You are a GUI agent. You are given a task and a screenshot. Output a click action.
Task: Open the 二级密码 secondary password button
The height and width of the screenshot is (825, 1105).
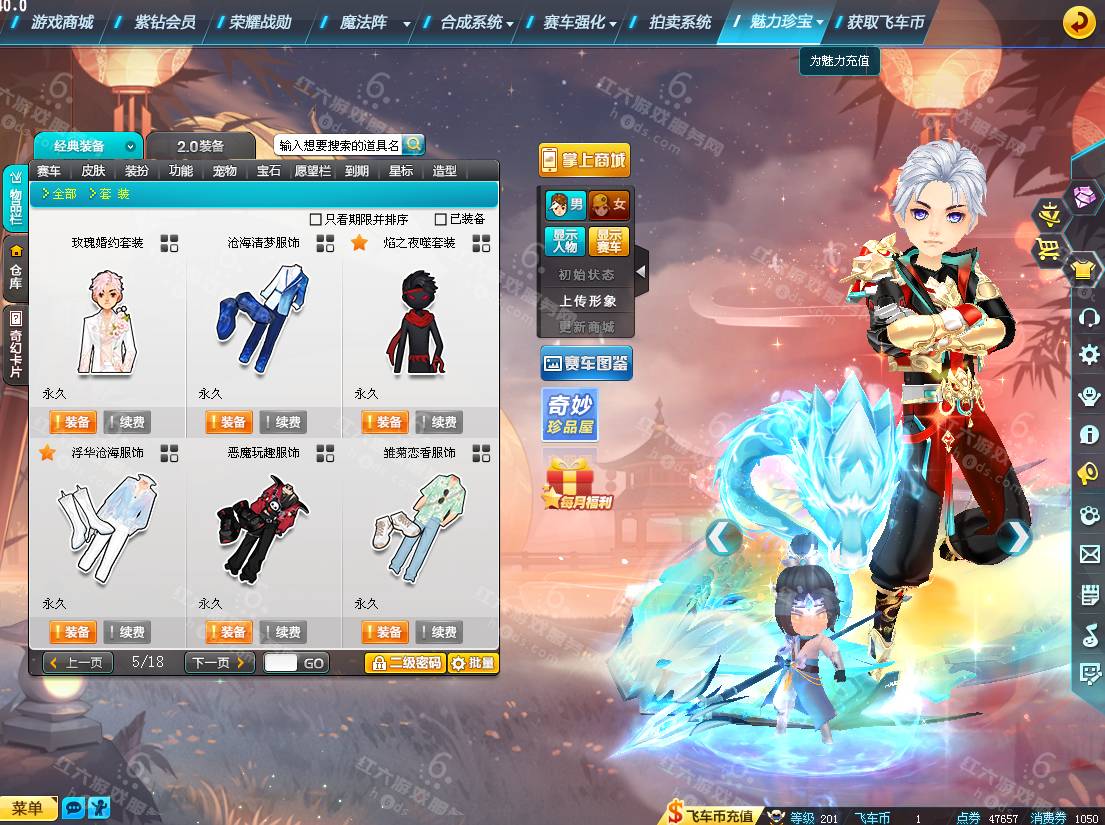[404, 663]
